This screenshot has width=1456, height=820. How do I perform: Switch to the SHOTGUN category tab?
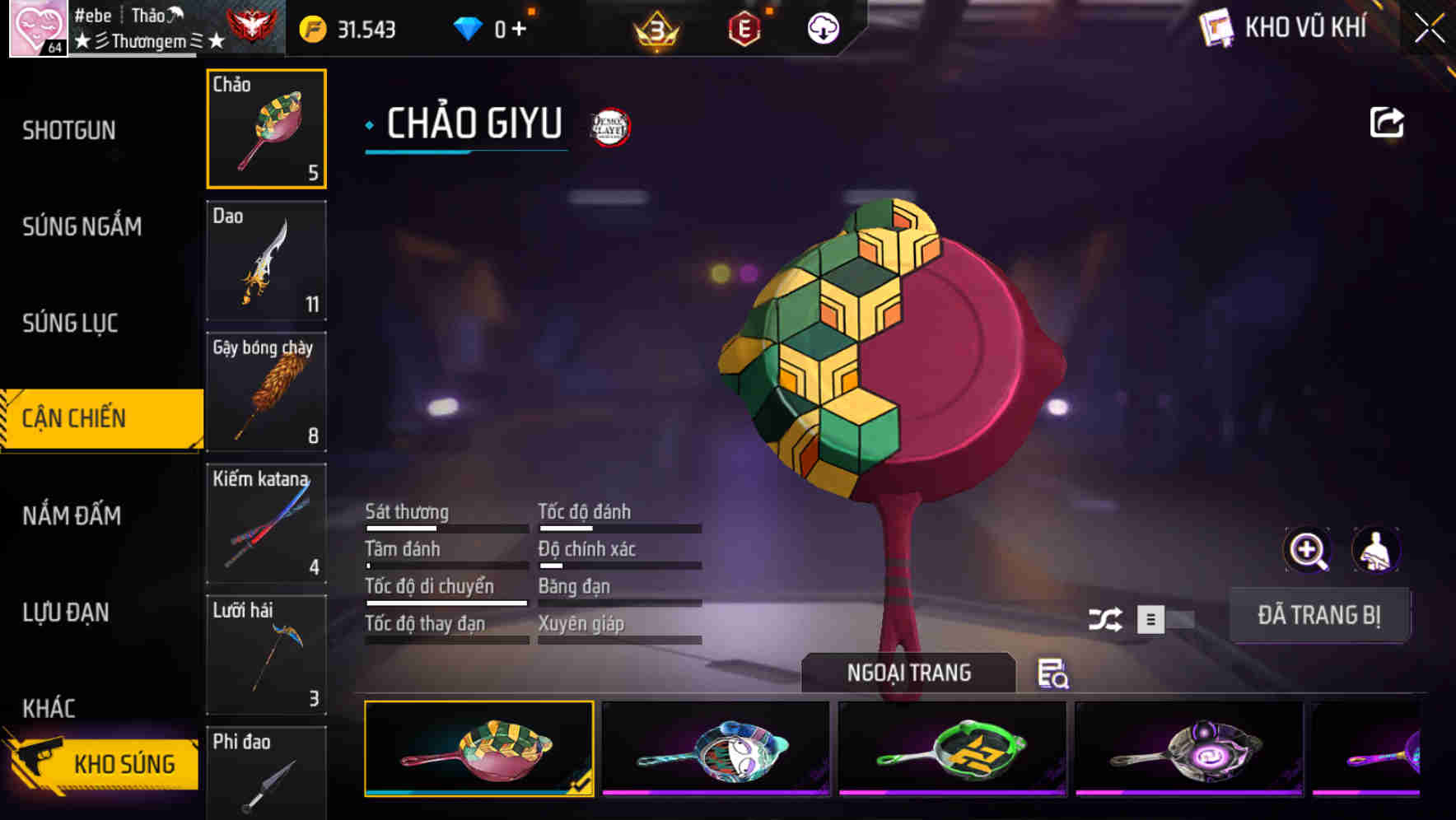coord(69,130)
